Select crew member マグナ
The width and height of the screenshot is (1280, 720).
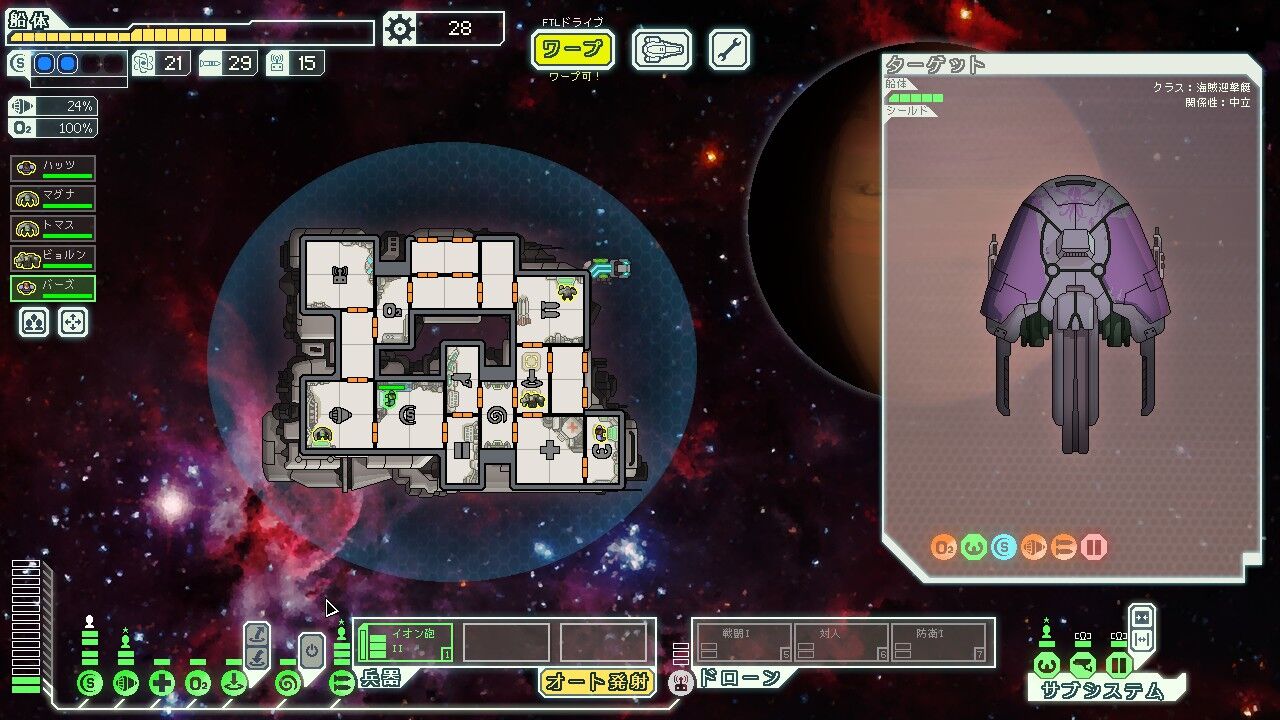53,198
